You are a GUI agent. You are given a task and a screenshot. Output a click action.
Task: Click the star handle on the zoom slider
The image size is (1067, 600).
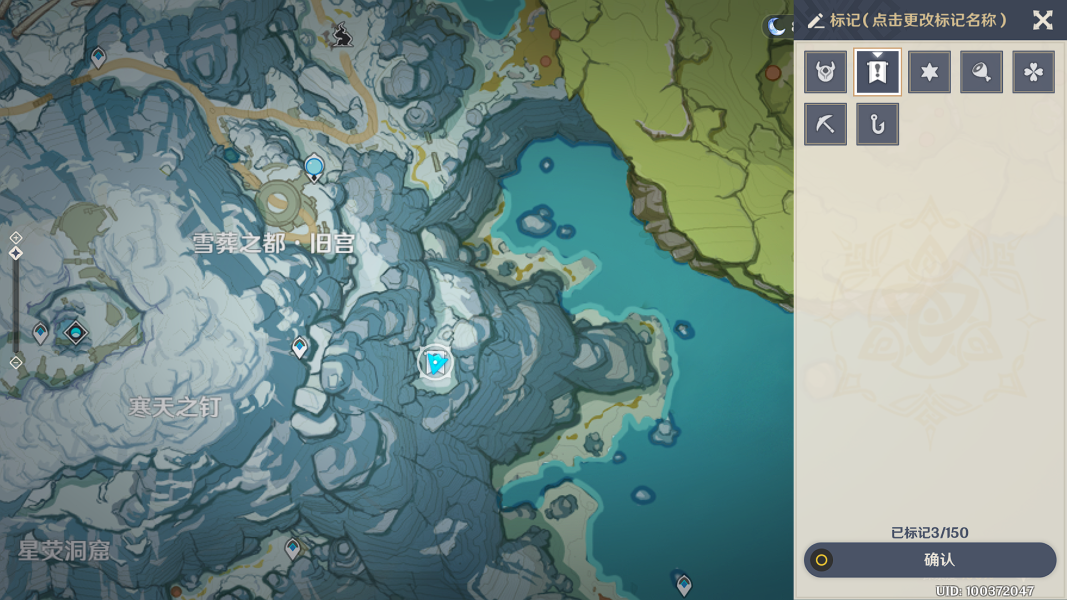(x=16, y=254)
